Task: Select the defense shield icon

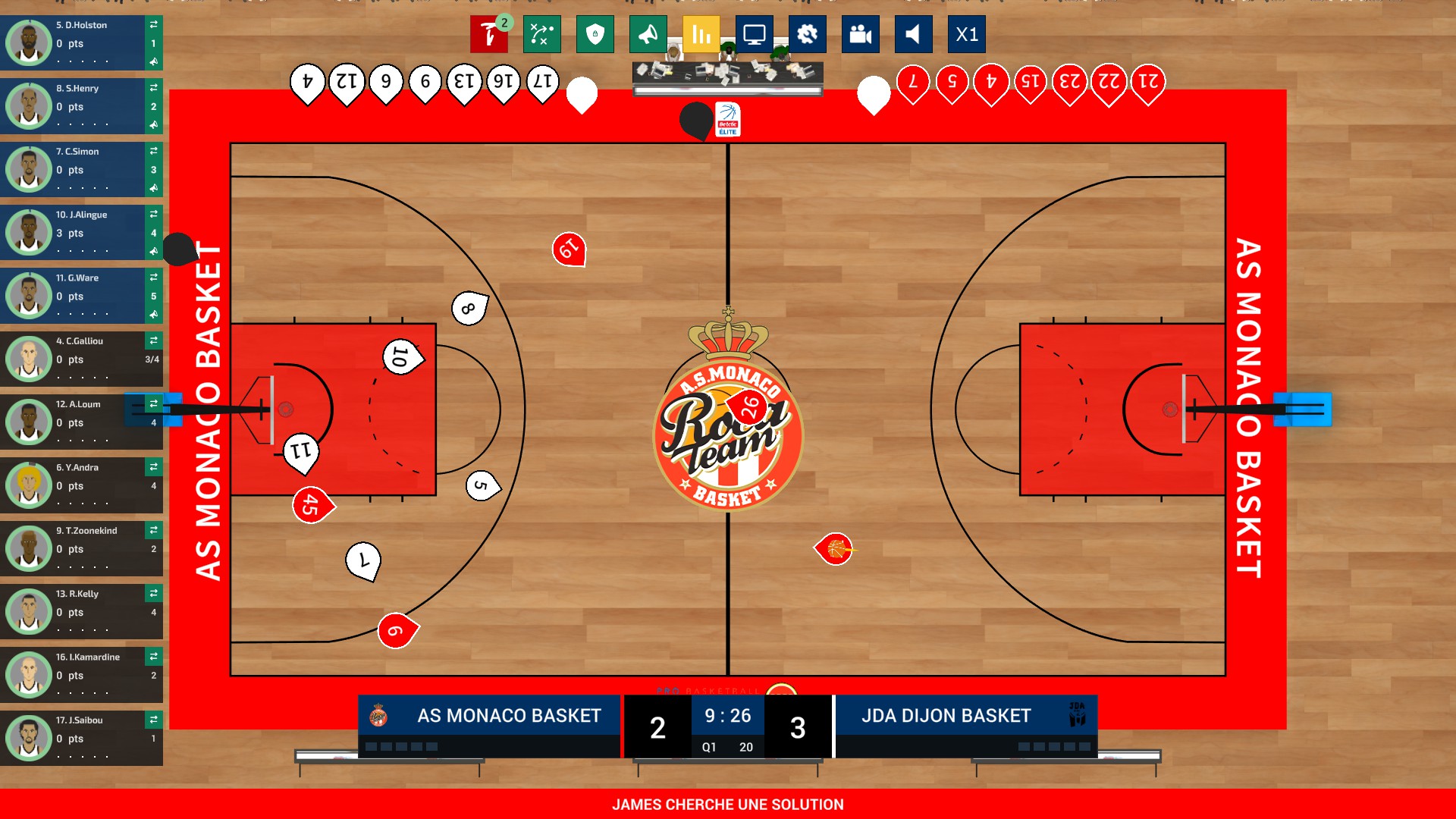Action: 595,34
